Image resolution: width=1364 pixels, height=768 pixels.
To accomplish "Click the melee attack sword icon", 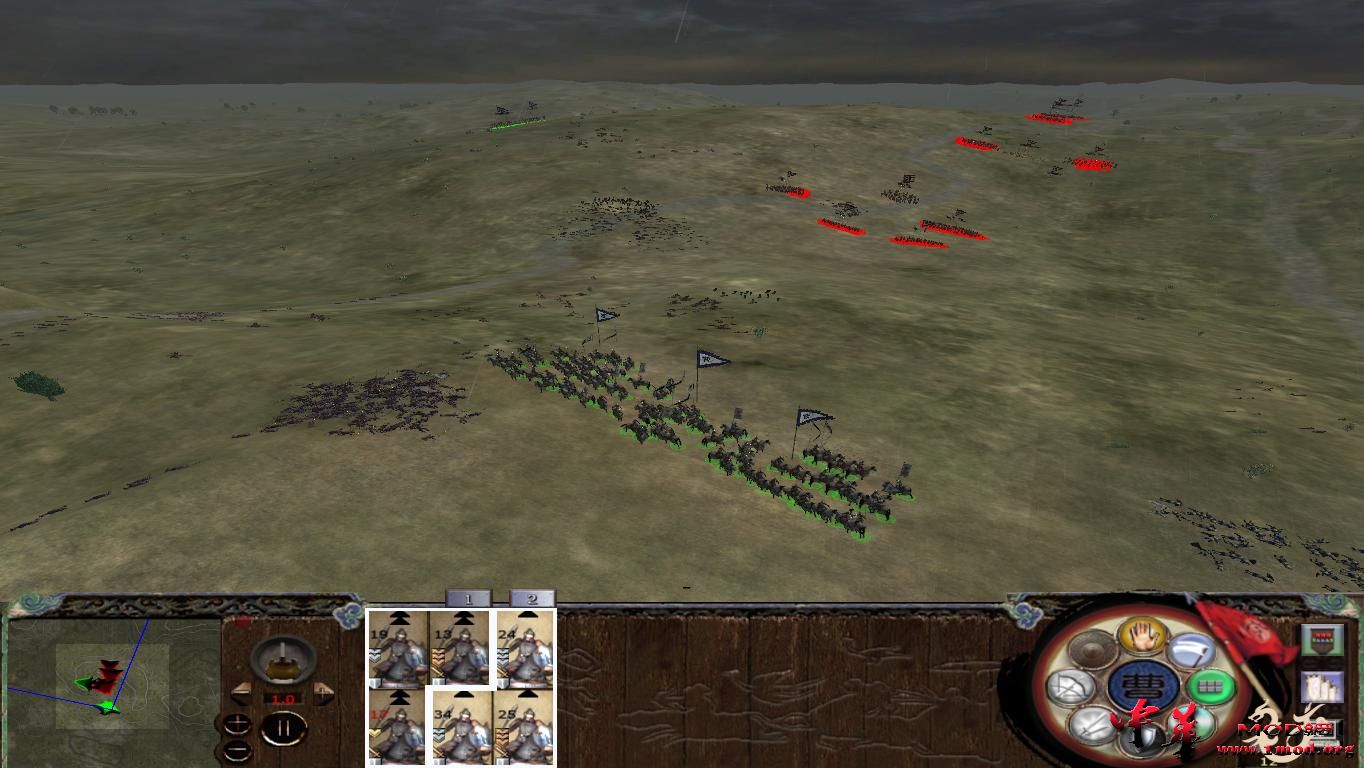I will (1090, 726).
